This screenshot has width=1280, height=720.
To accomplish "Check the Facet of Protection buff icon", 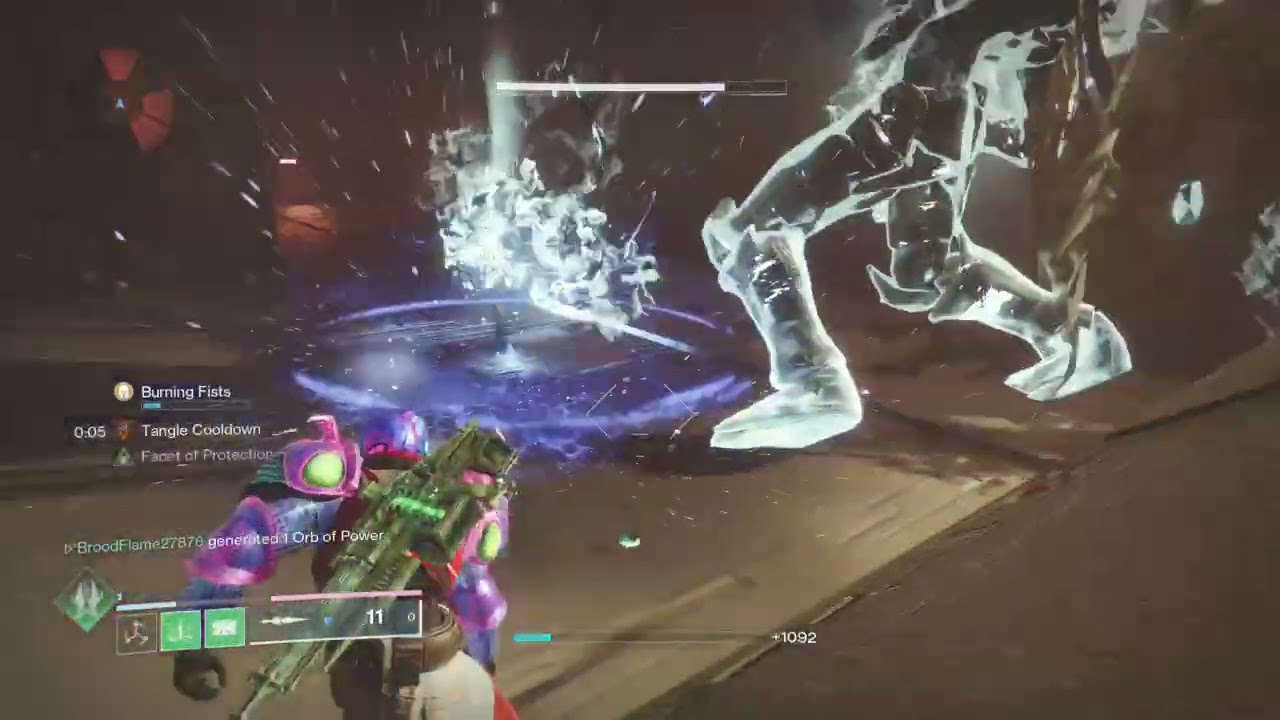I will 123,456.
